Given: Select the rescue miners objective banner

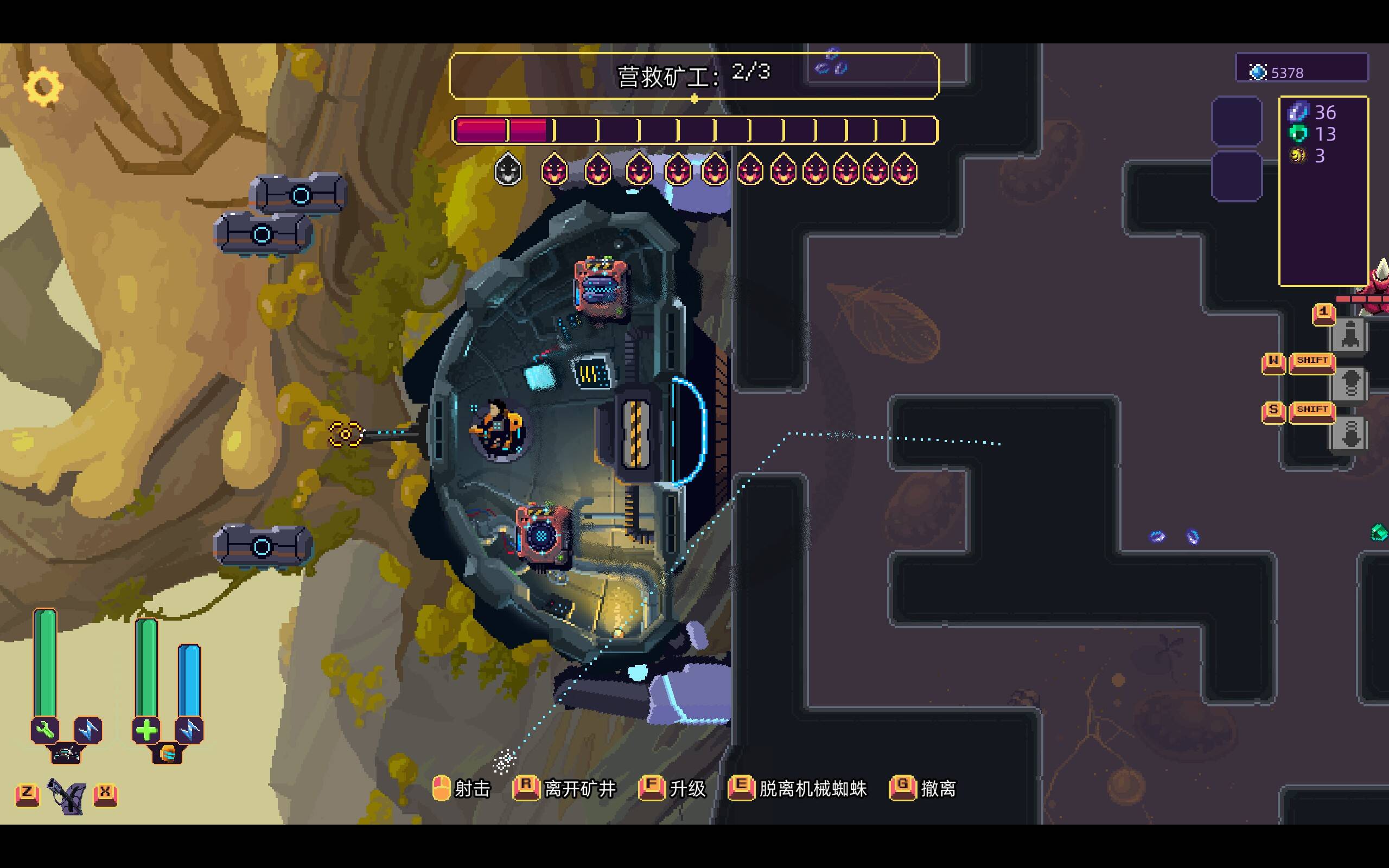Looking at the screenshot, I should (x=693, y=76).
